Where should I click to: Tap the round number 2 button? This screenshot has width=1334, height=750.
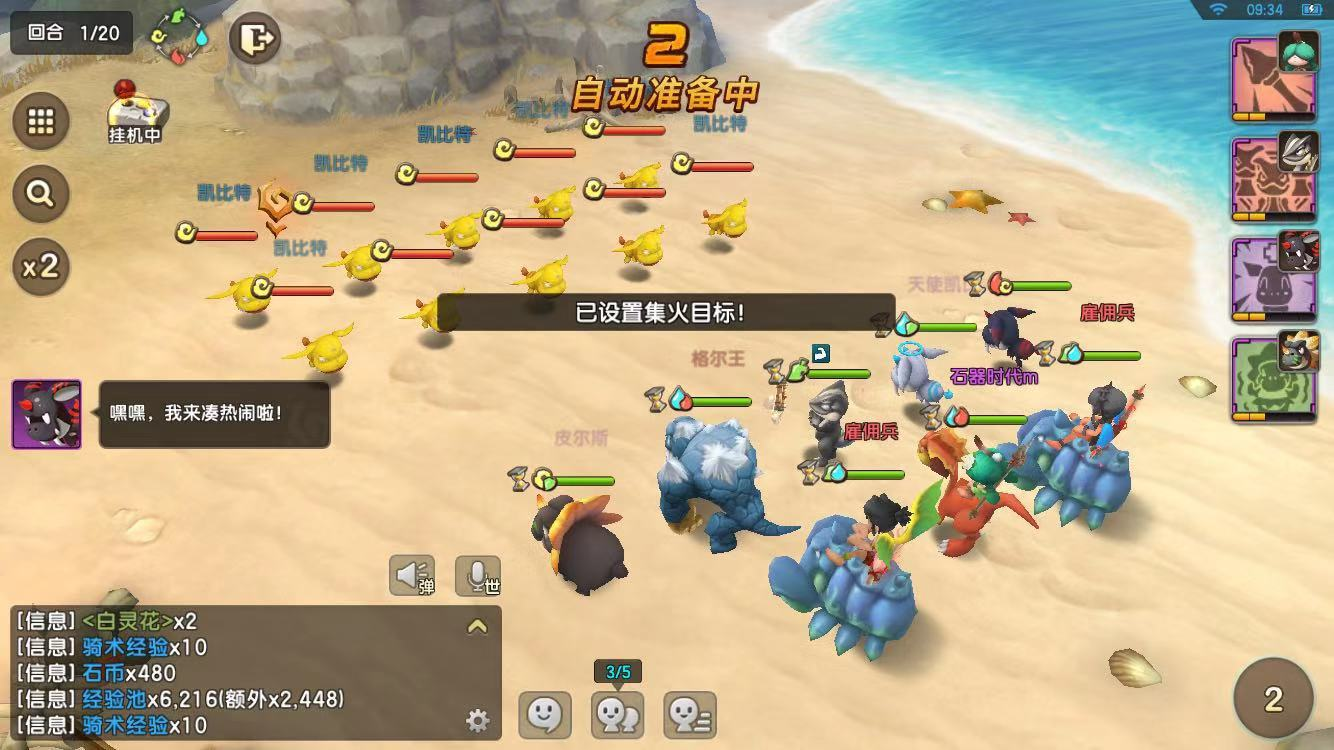(1273, 698)
